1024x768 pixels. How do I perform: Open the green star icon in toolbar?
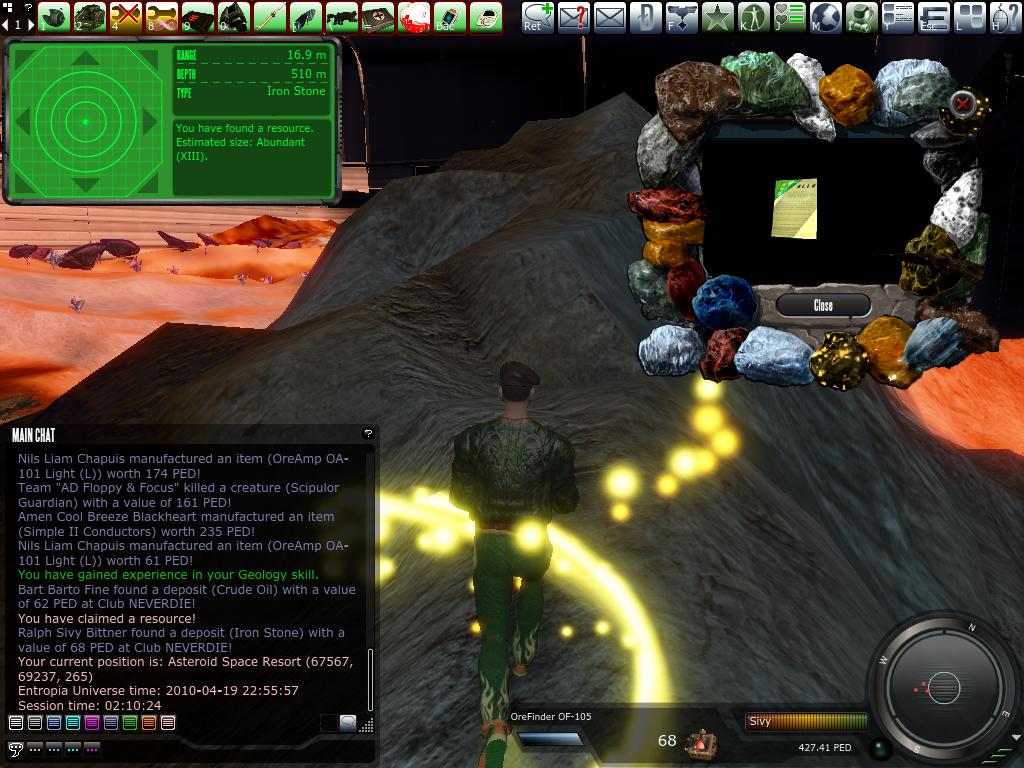717,16
